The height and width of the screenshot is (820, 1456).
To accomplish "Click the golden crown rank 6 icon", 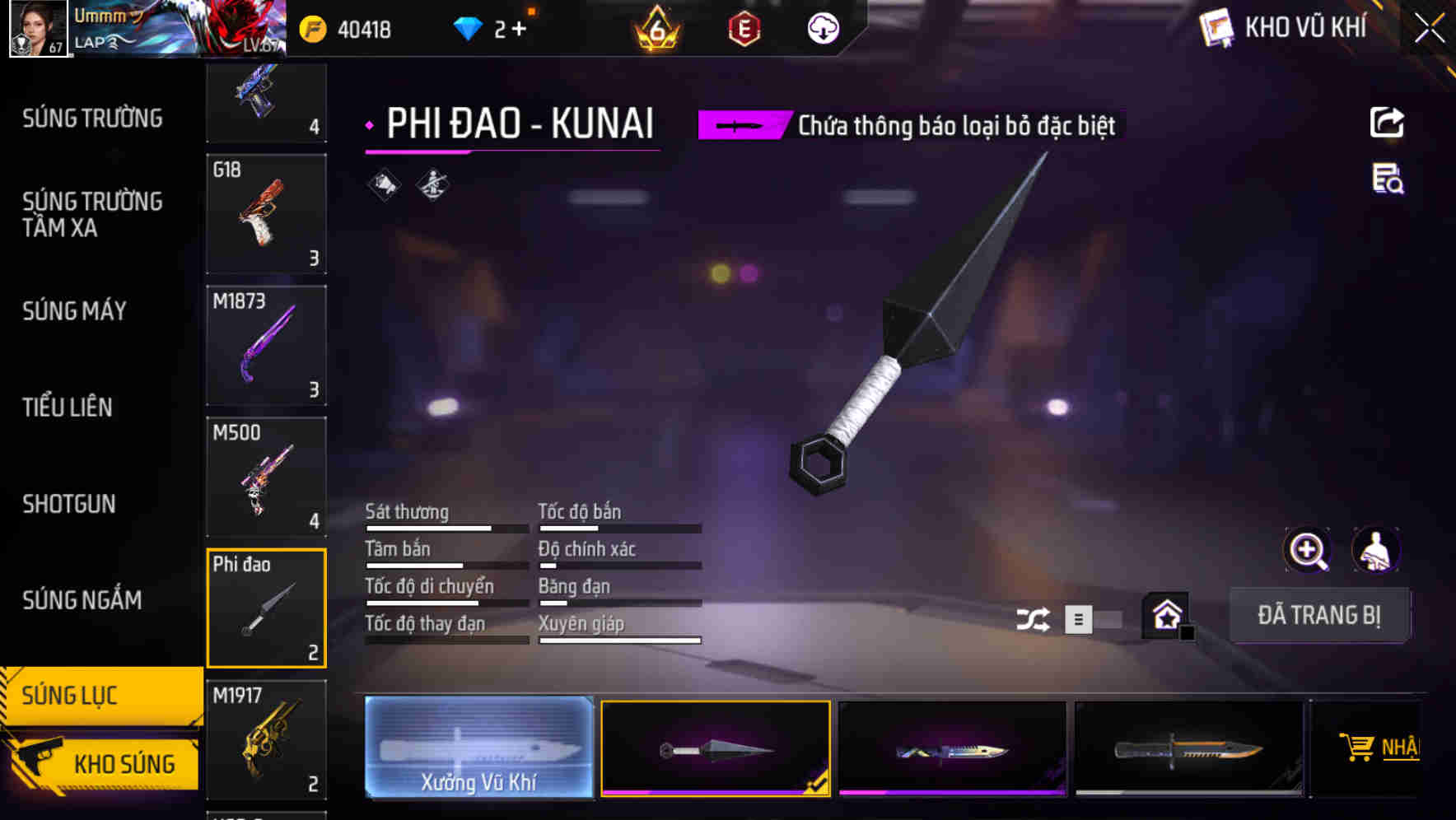I will 655,26.
